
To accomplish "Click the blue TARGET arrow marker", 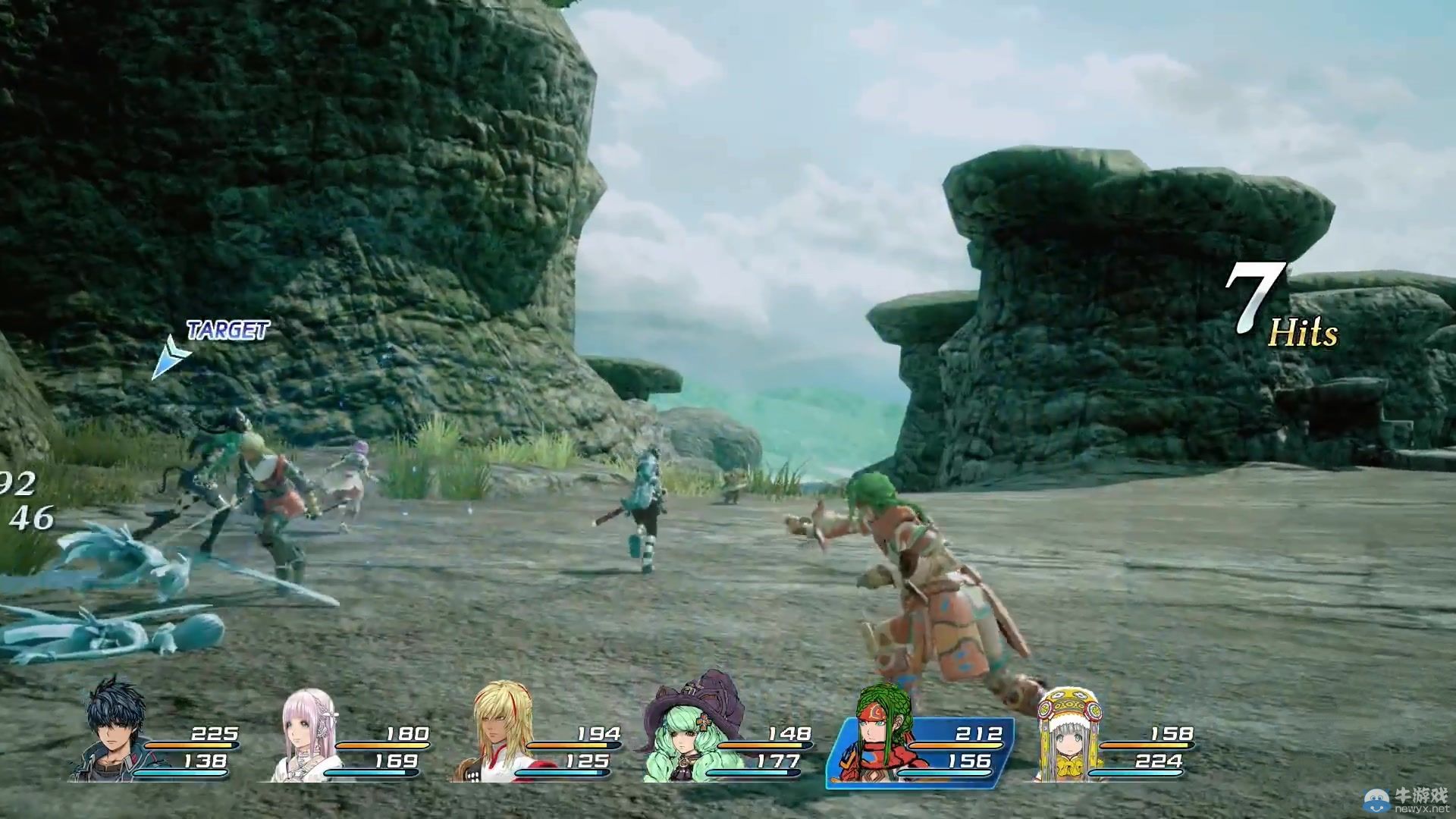I will (x=169, y=356).
